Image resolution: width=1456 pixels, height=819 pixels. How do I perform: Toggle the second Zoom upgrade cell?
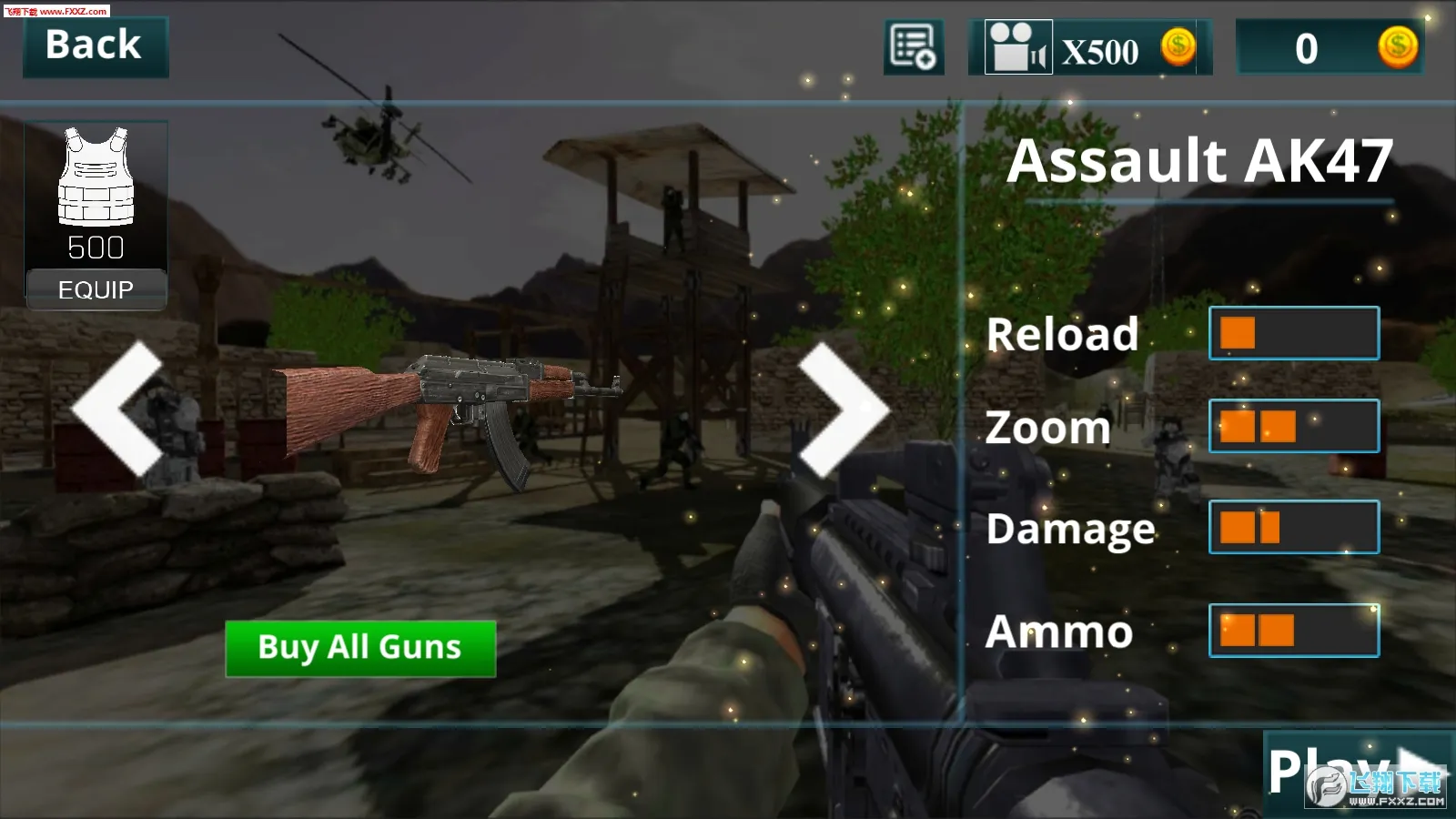[1278, 427]
